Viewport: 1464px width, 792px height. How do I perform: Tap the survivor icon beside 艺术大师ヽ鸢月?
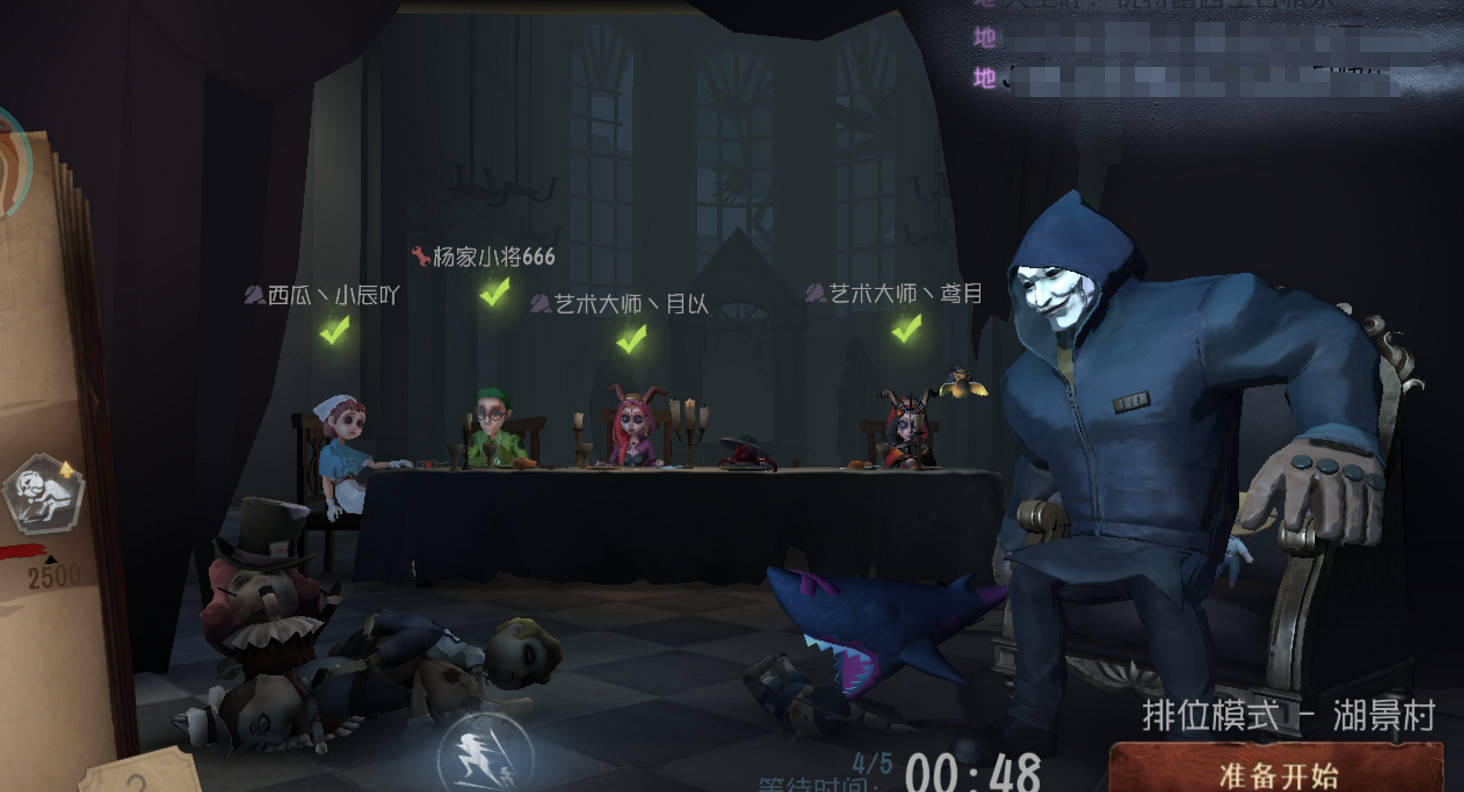(x=816, y=292)
